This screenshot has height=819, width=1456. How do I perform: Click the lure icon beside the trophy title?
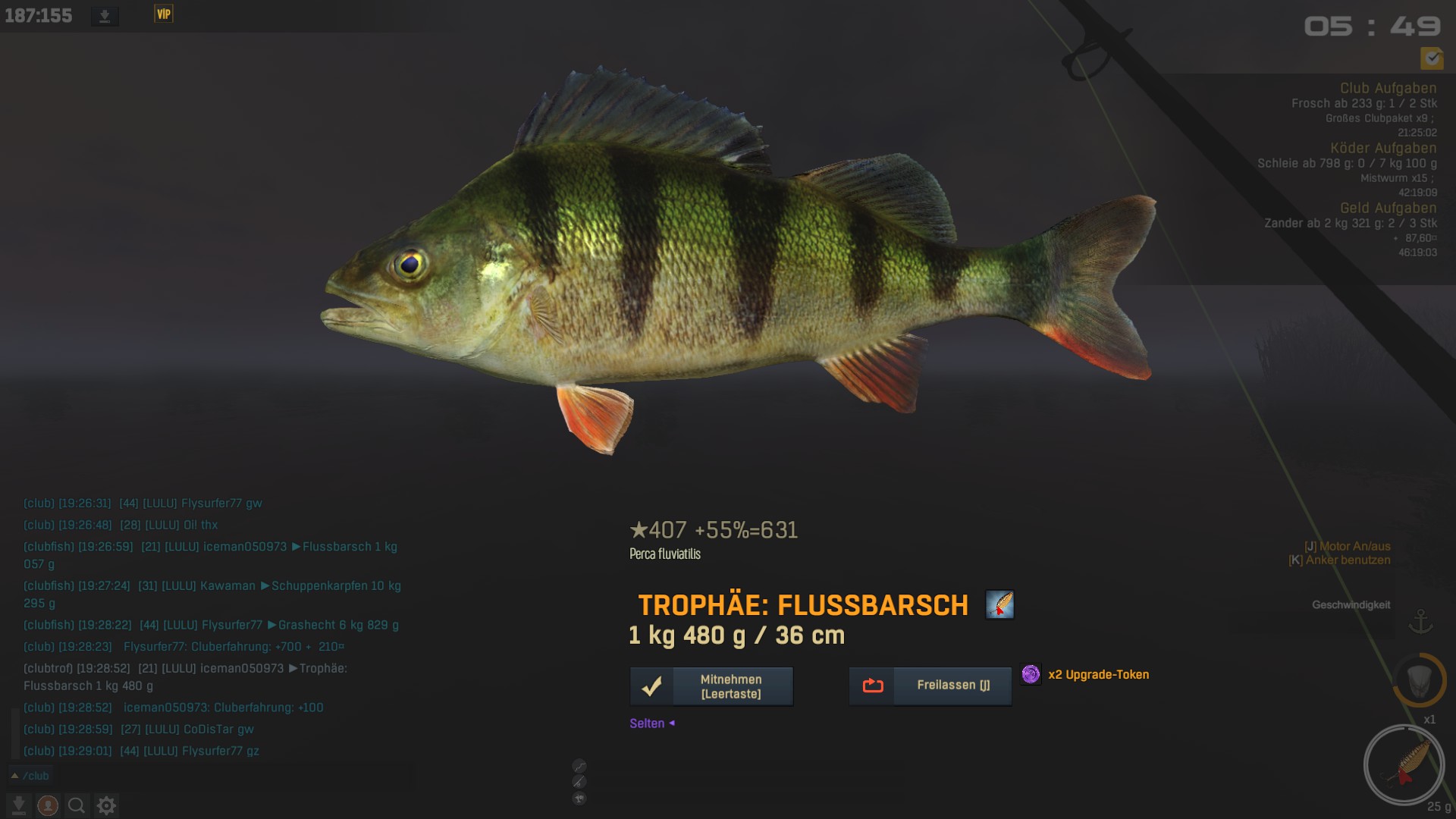[x=999, y=604]
